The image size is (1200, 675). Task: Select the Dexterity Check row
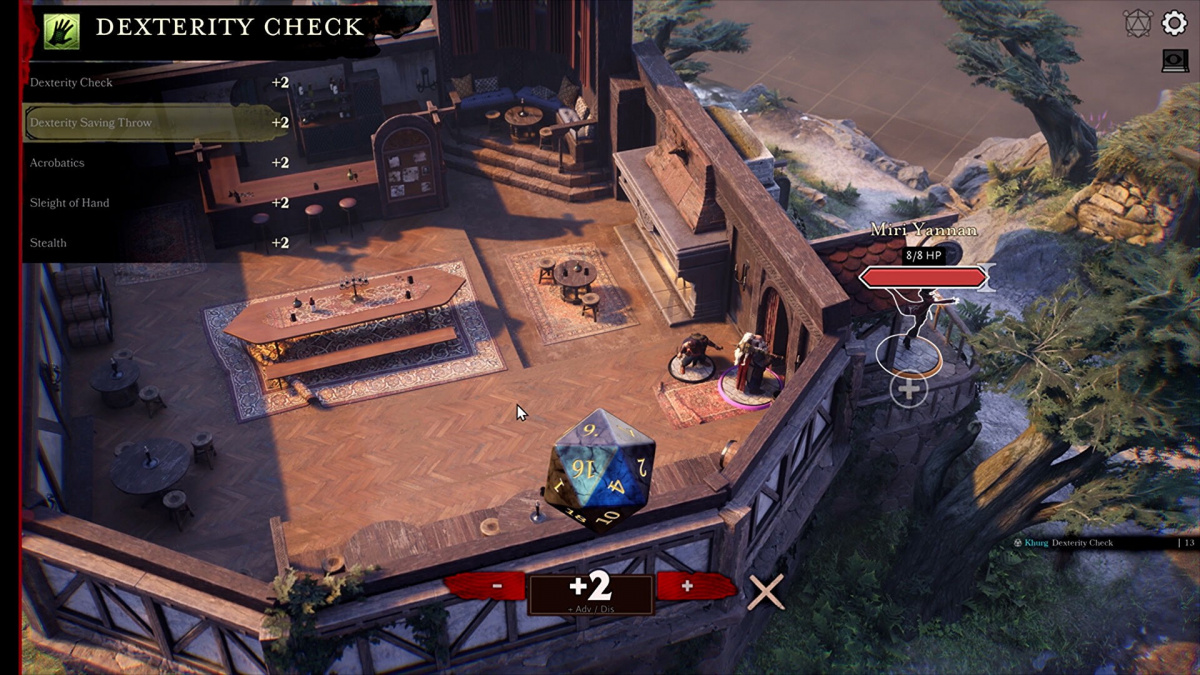pos(150,83)
